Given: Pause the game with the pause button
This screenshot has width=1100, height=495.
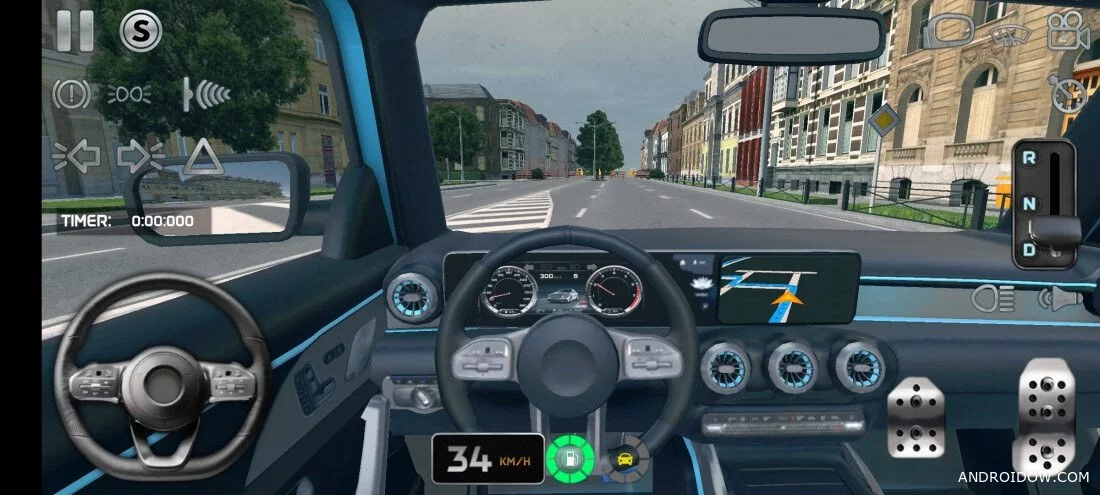Looking at the screenshot, I should pos(75,30).
